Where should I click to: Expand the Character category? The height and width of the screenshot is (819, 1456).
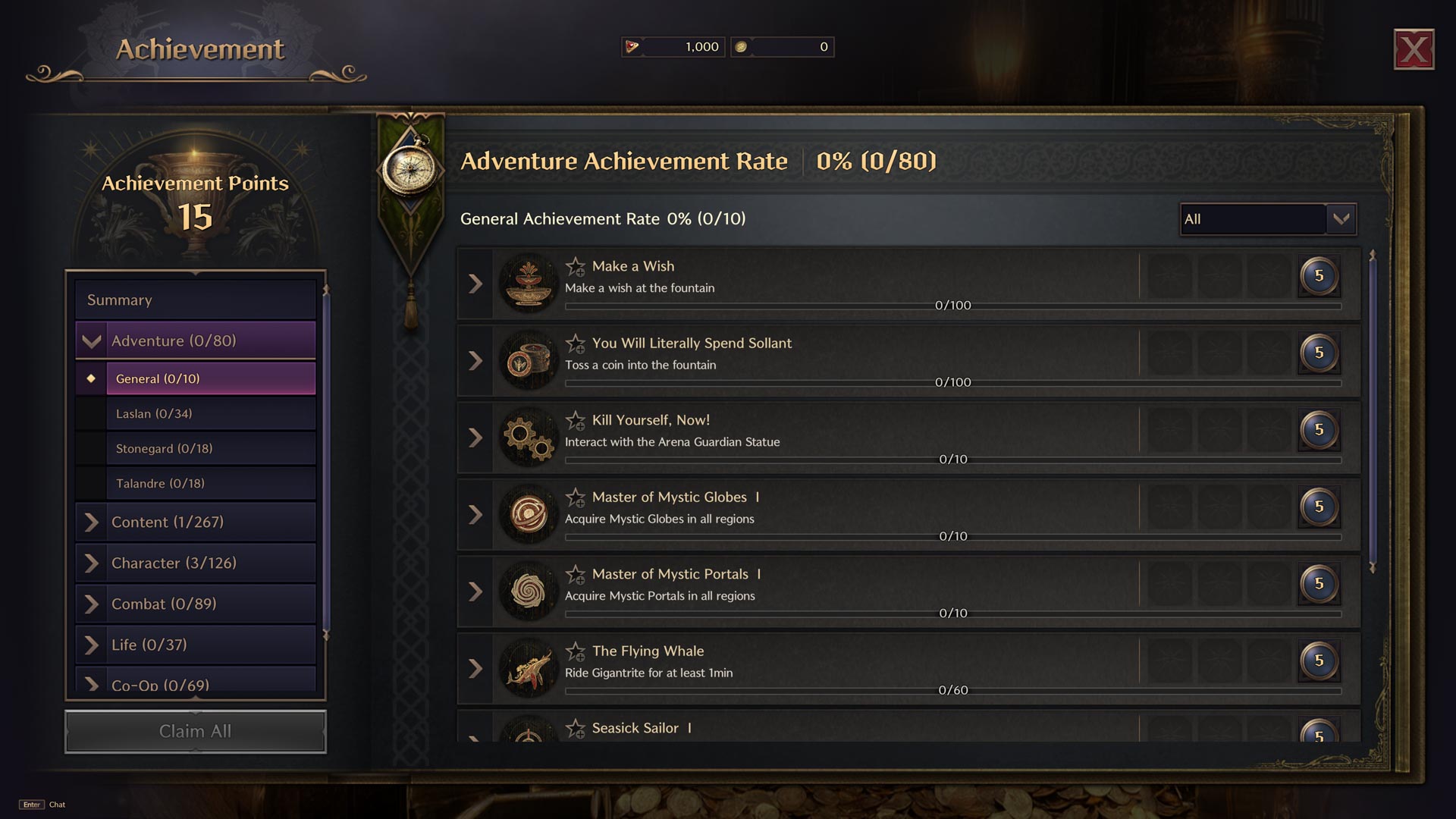92,563
